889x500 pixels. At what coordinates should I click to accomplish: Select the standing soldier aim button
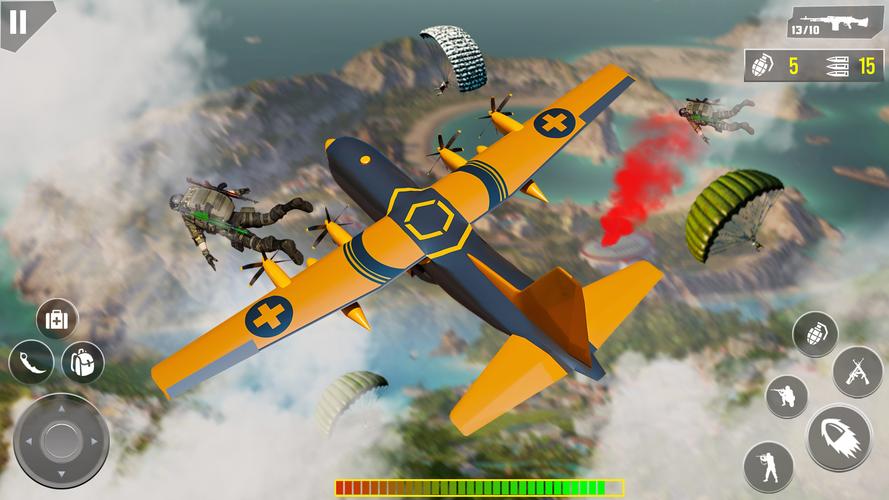point(768,466)
